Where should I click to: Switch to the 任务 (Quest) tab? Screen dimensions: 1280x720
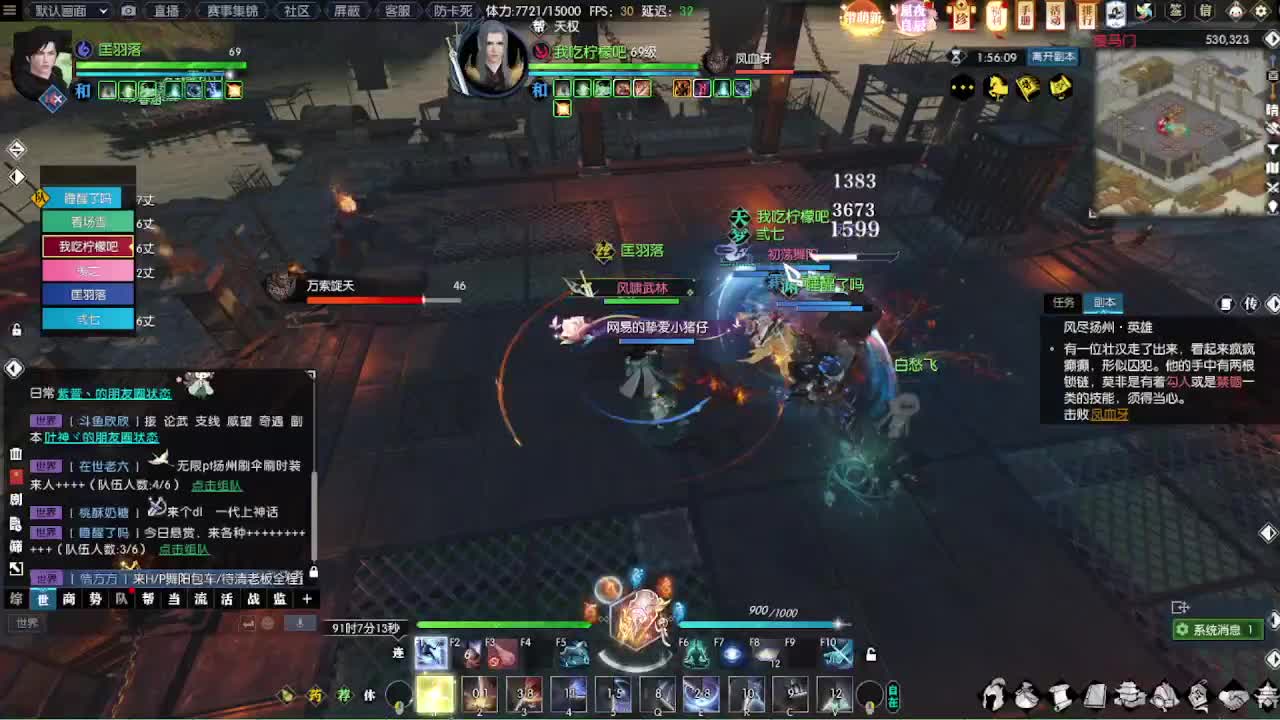1065,303
